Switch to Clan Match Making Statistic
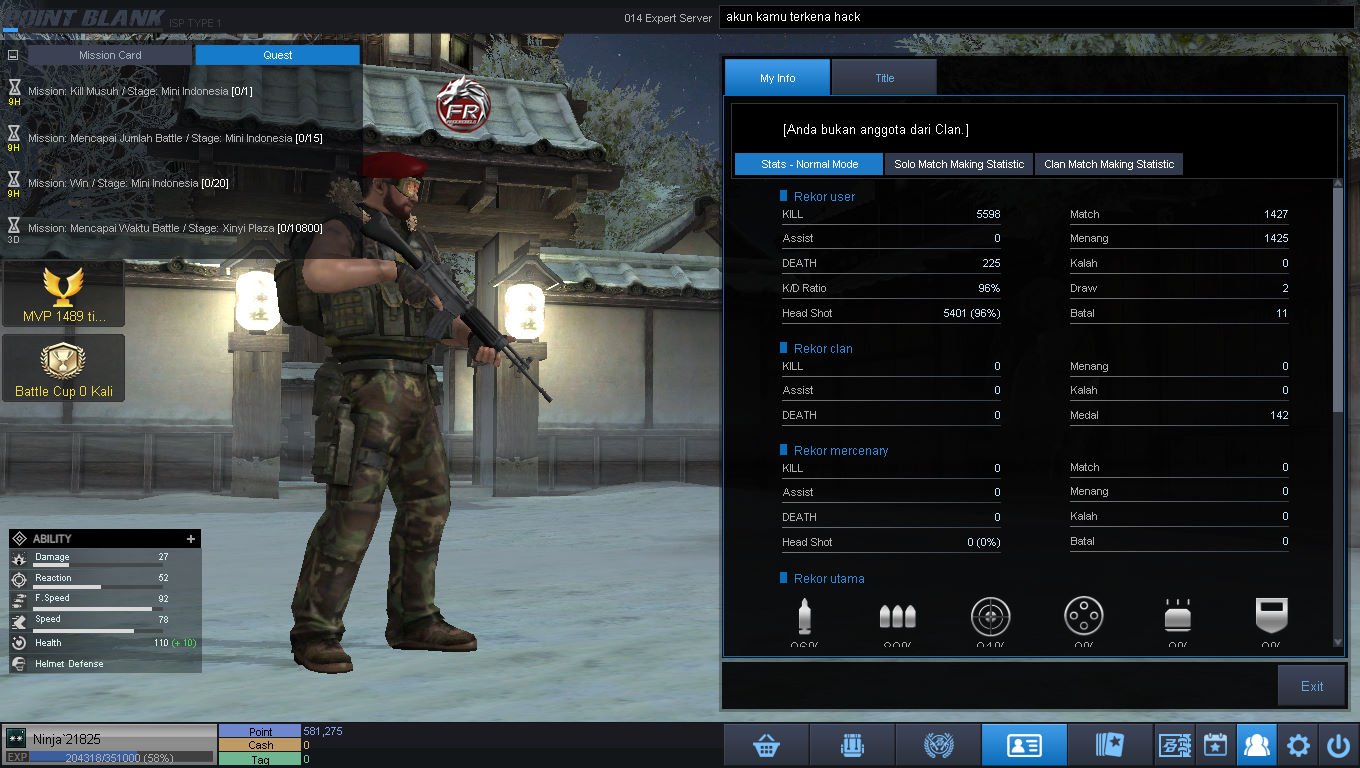The height and width of the screenshot is (768, 1360). click(1108, 164)
